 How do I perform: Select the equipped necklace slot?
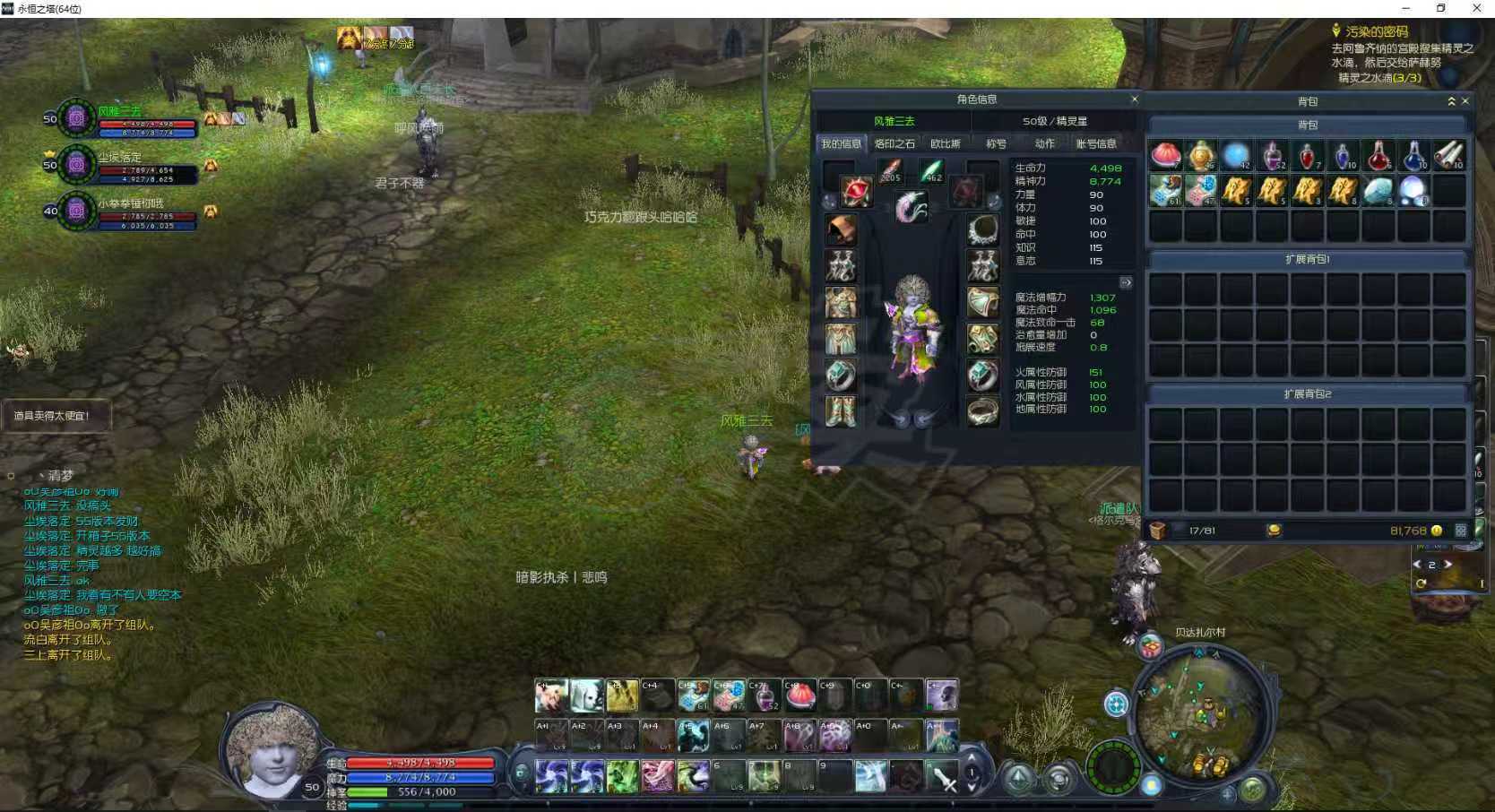coord(983,230)
